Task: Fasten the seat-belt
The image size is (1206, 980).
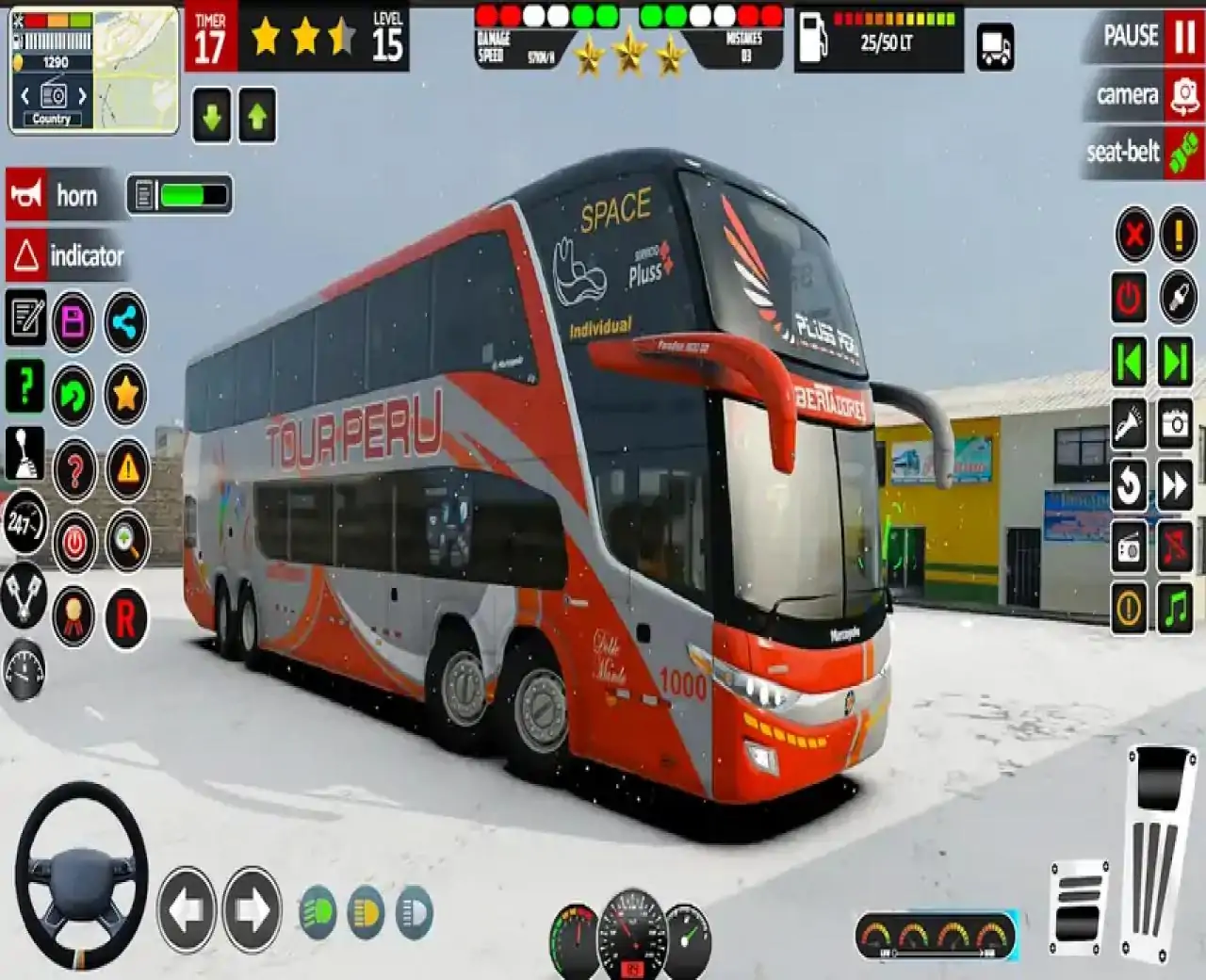Action: coord(1183,152)
